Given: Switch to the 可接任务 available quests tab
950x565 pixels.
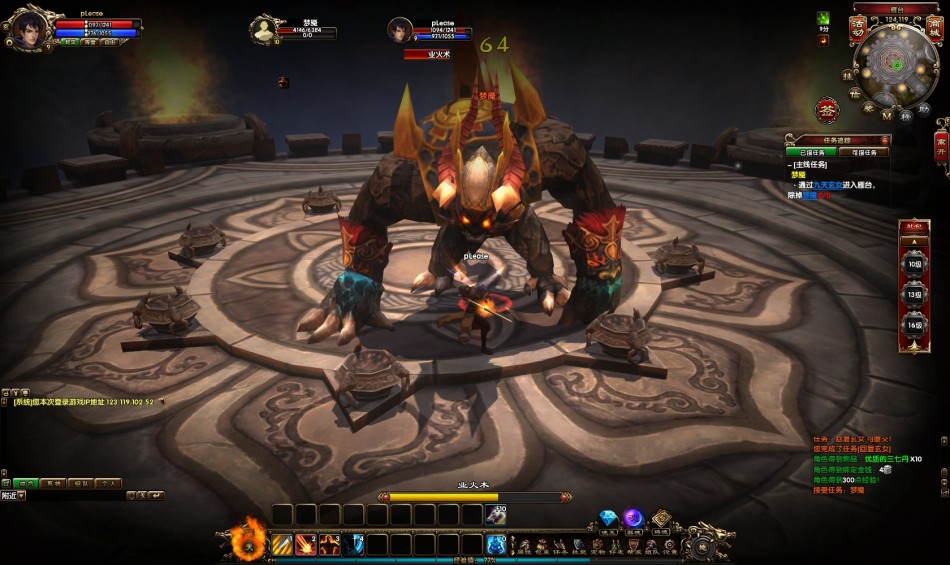Looking at the screenshot, I should pos(863,153).
